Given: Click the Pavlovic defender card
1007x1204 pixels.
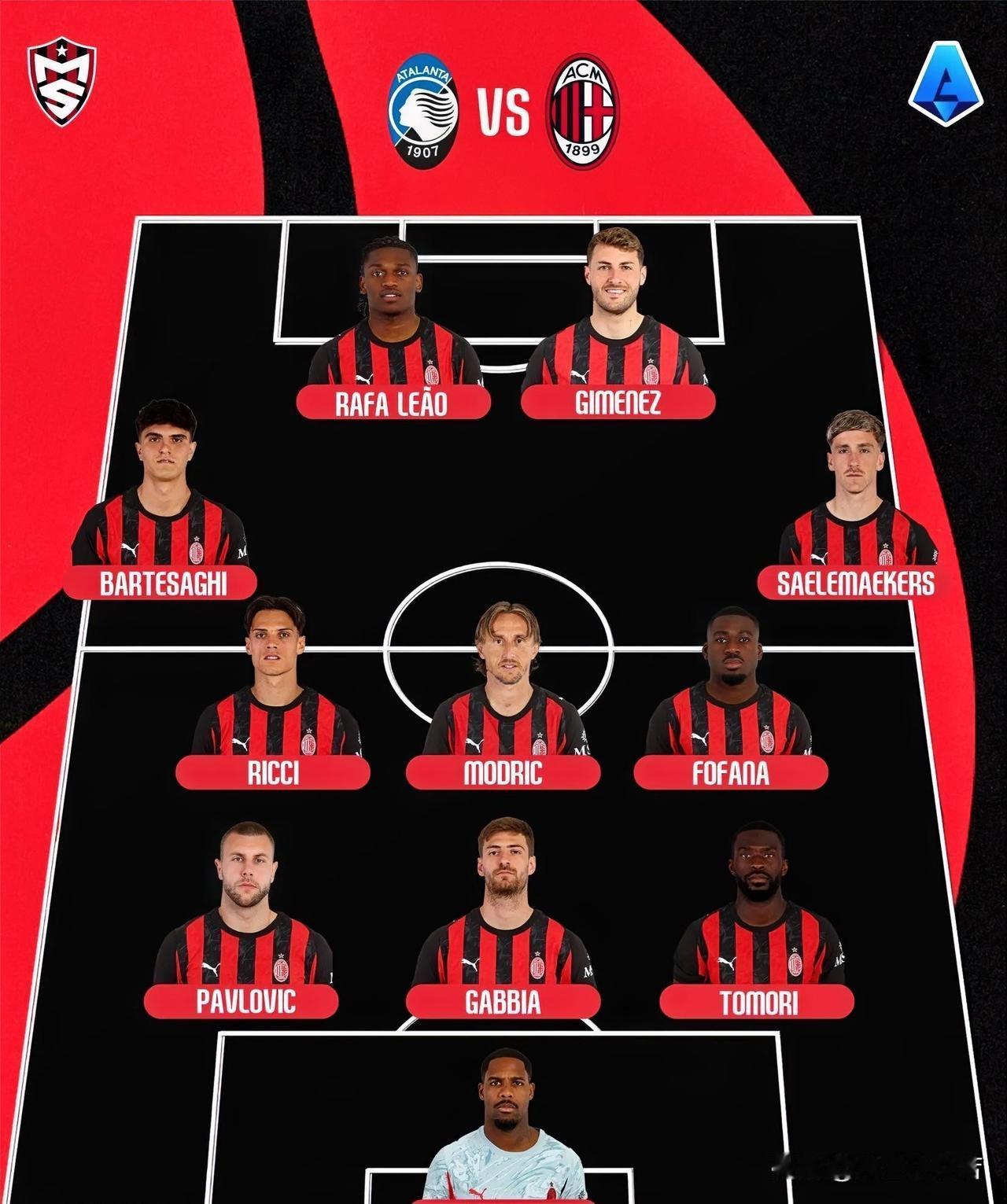Looking at the screenshot, I should coord(242,920).
